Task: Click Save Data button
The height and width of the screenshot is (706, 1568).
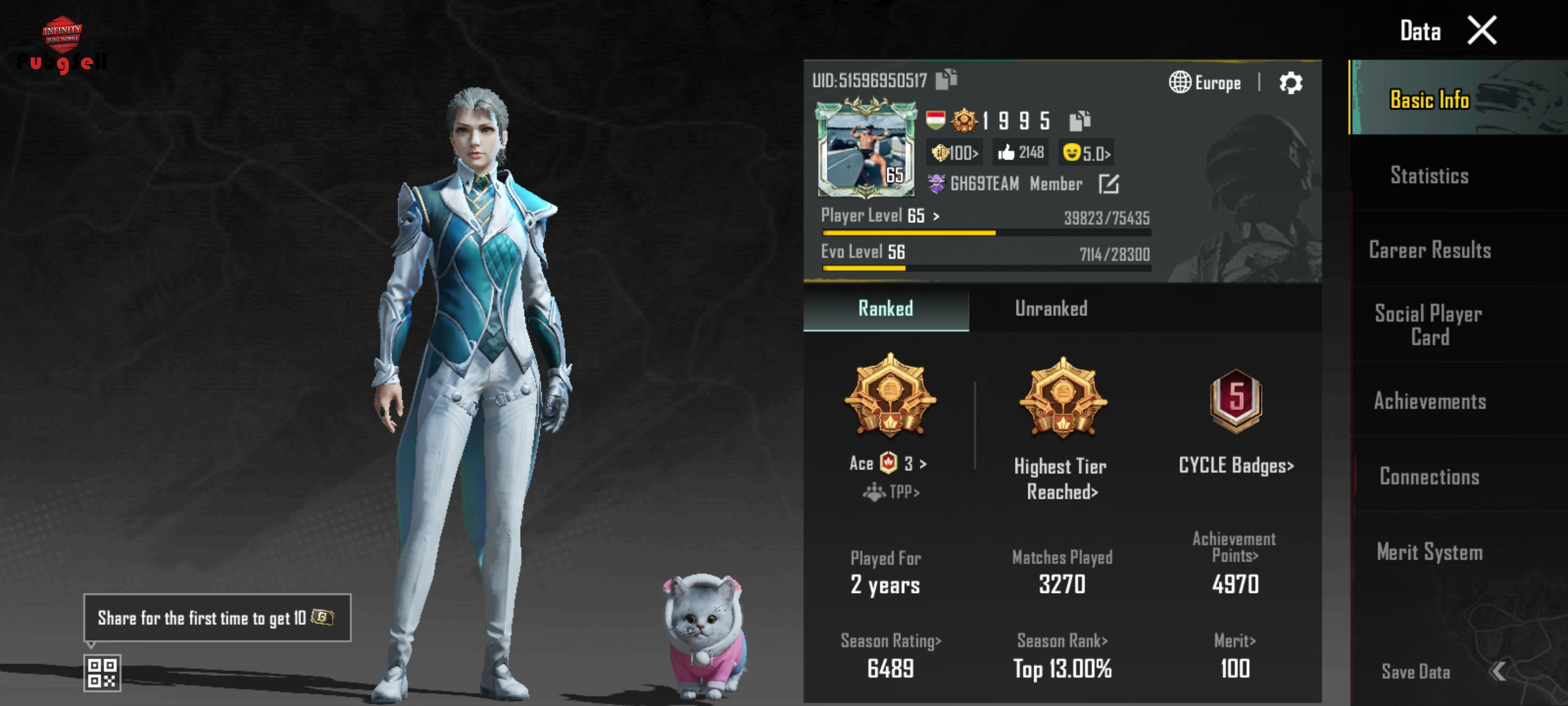Action: click(x=1416, y=671)
